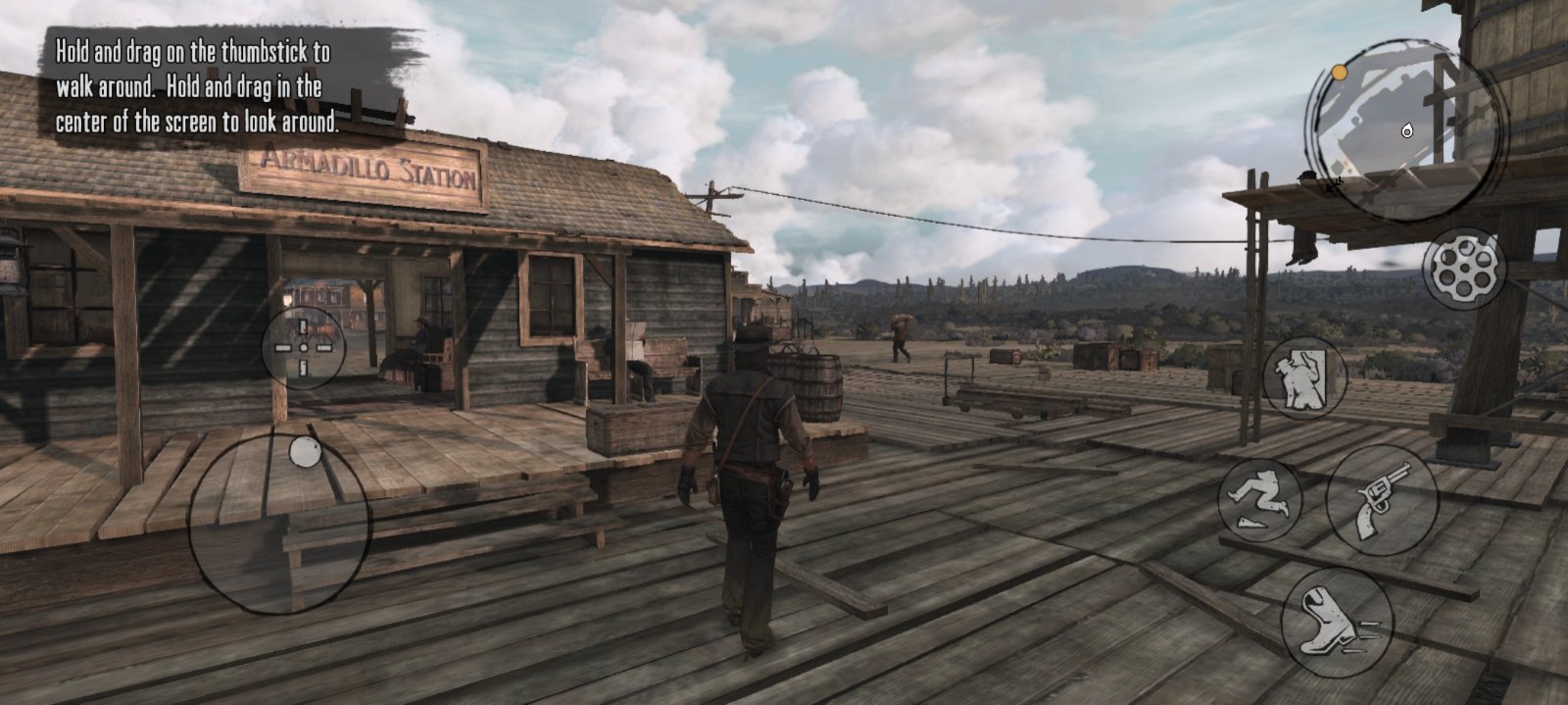Tap the movement thumbstick knob
1568x705 pixels.
click(x=306, y=453)
